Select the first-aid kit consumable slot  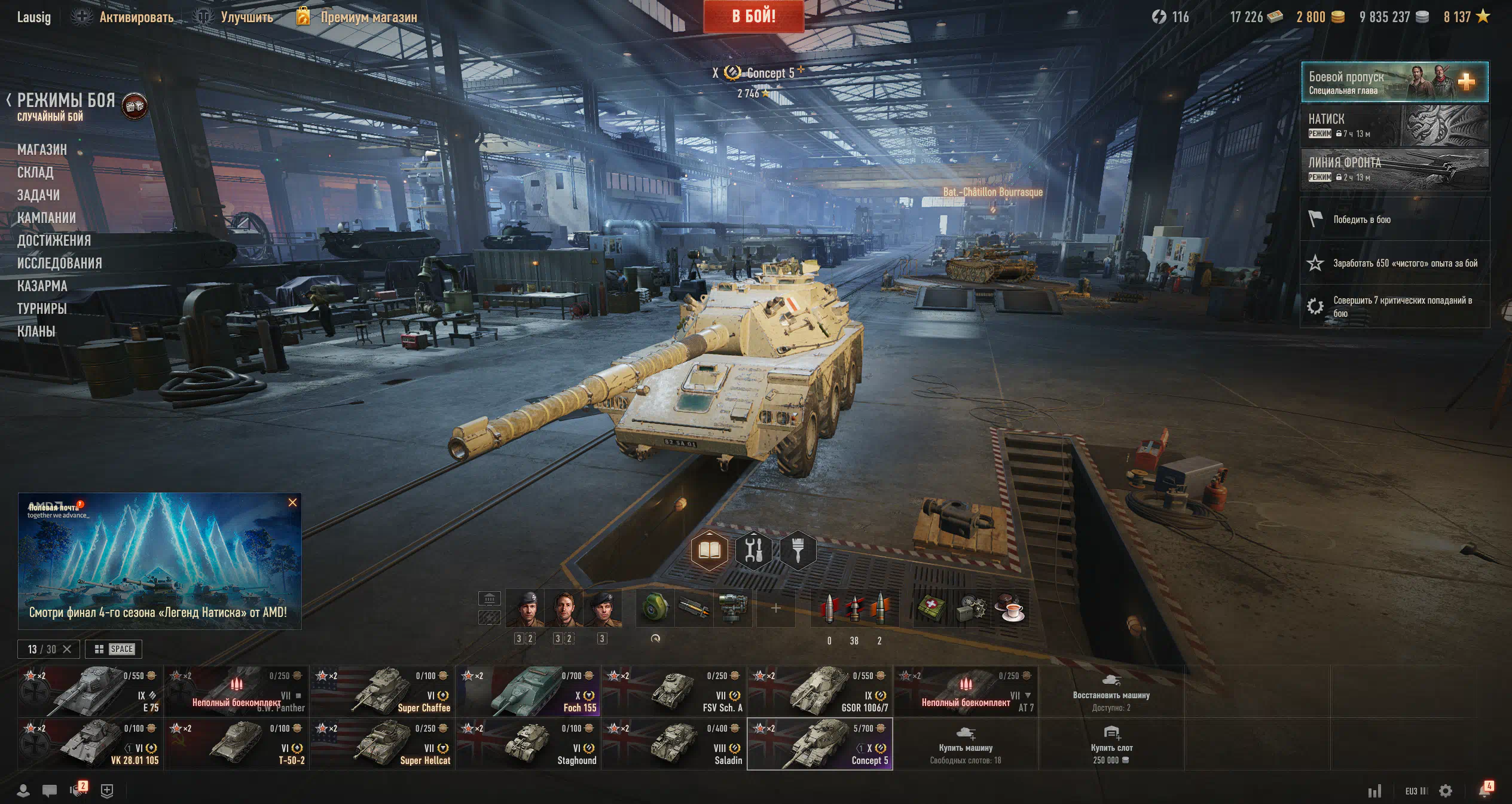[931, 607]
